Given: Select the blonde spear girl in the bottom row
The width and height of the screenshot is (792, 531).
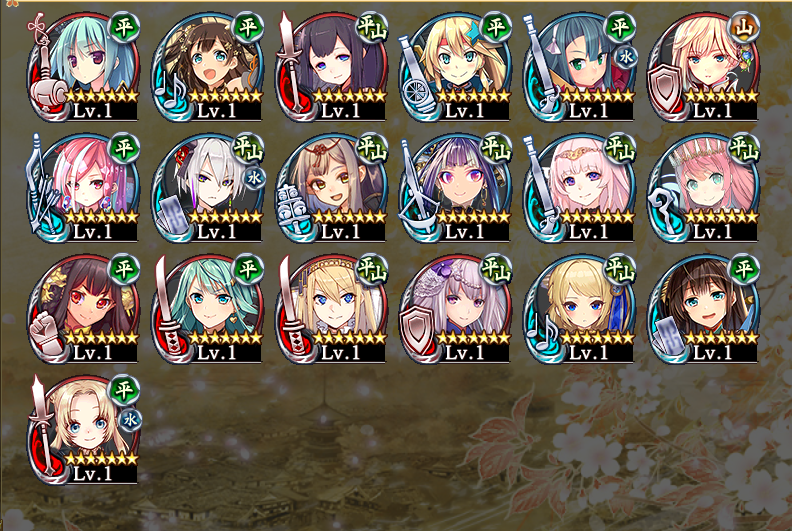Looking at the screenshot, I should coord(87,430).
